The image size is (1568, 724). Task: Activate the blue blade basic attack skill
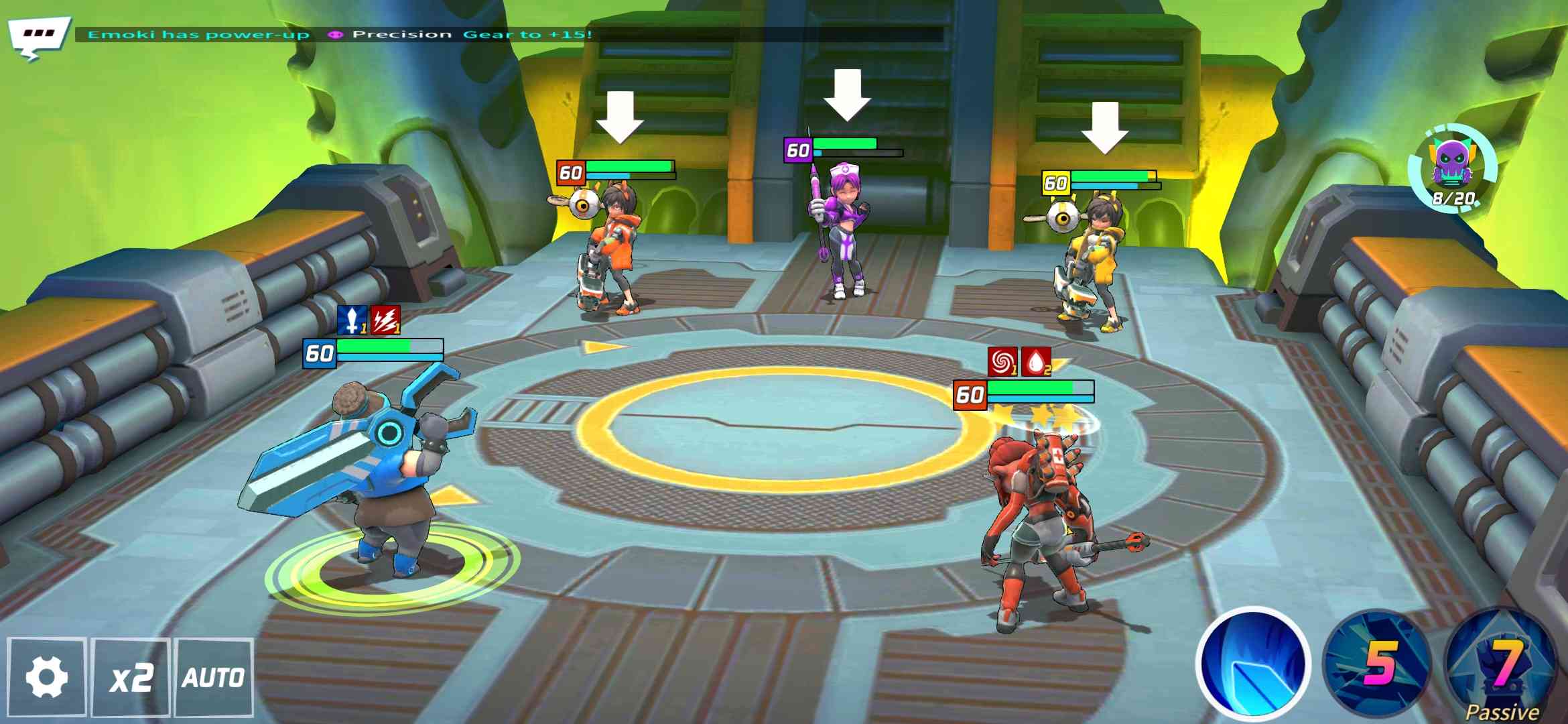(1253, 665)
